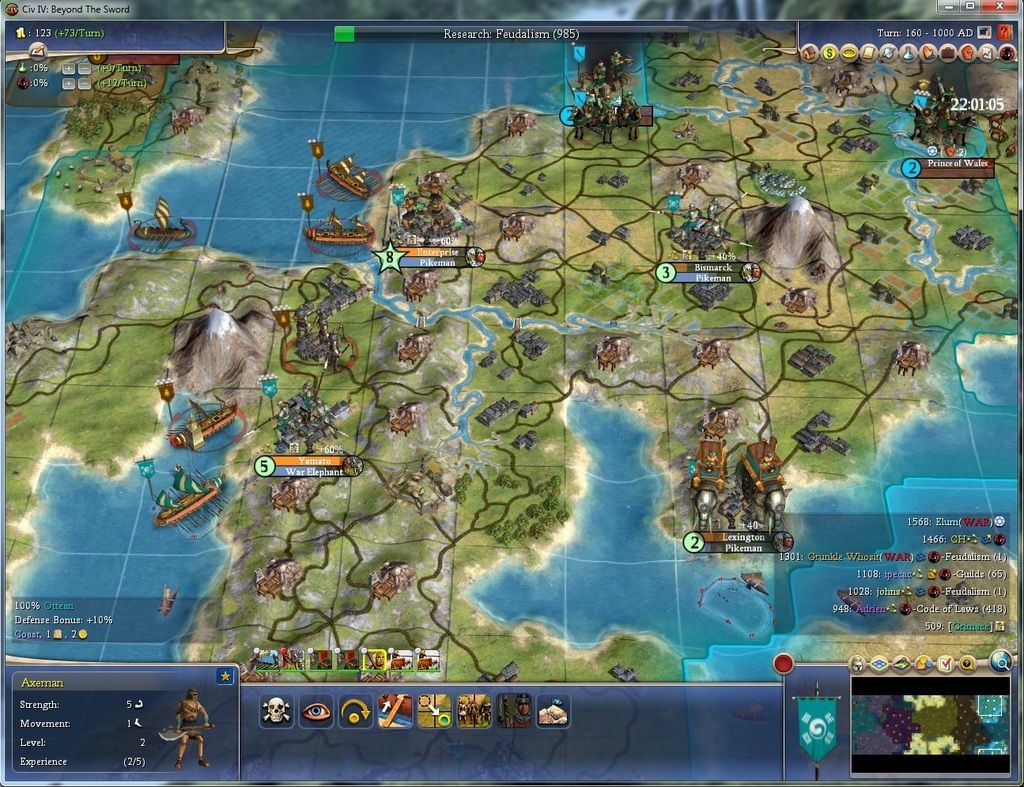Open the Financial Advisor dollar icon
Viewport: 1024px width, 787px height.
(x=829, y=52)
